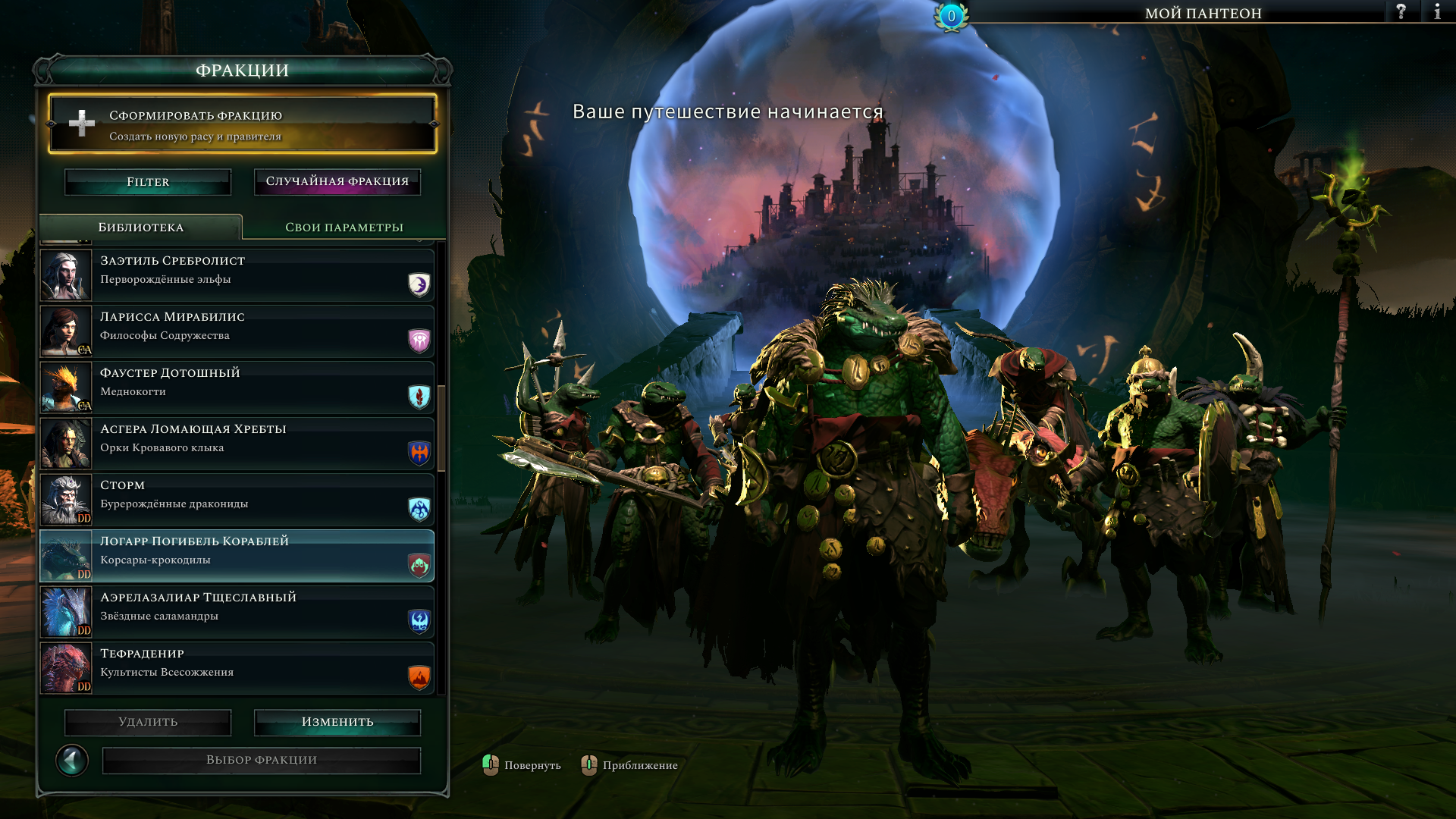
Task: Open the Filter options
Action: tap(148, 182)
